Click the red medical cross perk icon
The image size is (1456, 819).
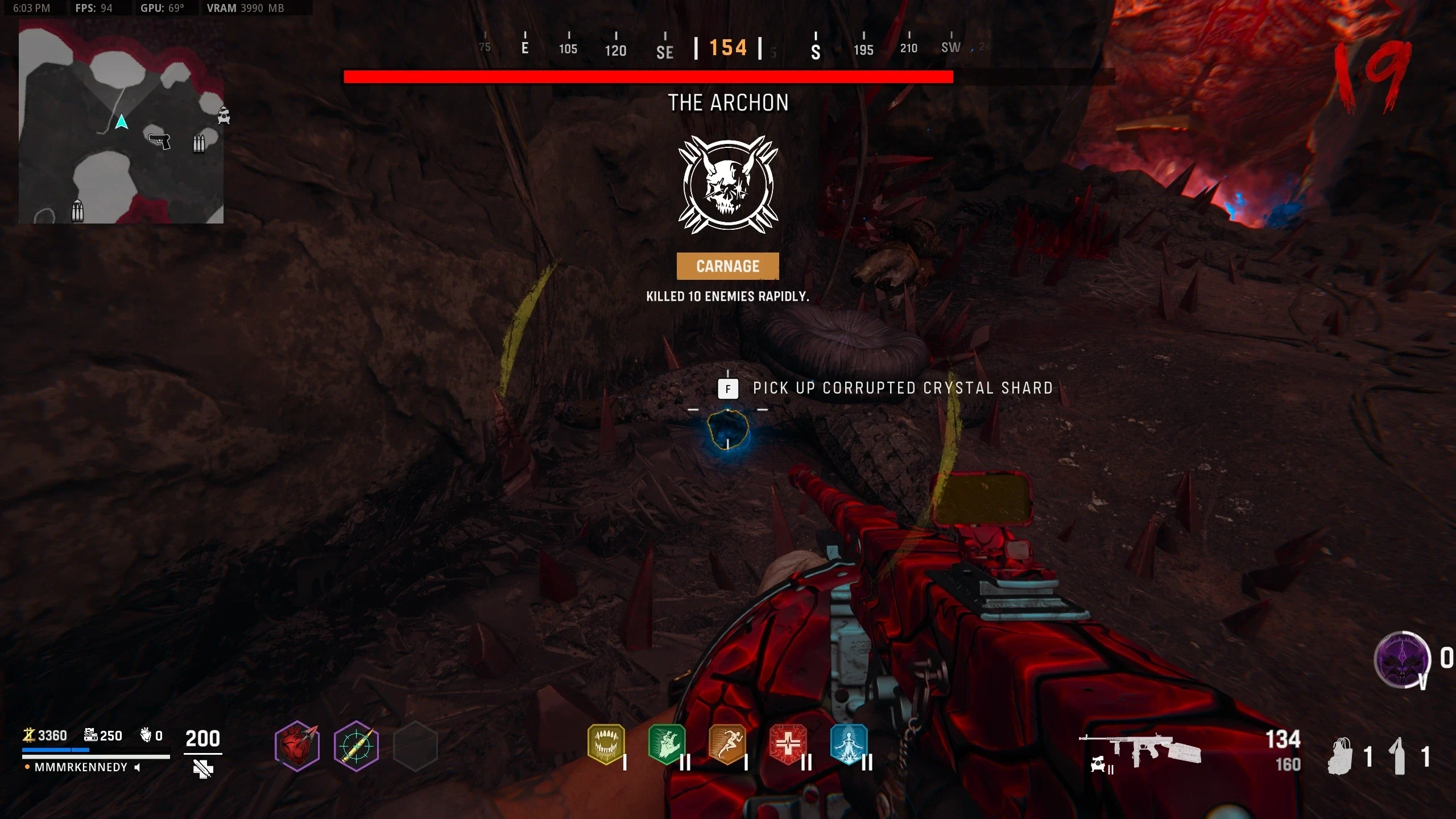coord(788,743)
